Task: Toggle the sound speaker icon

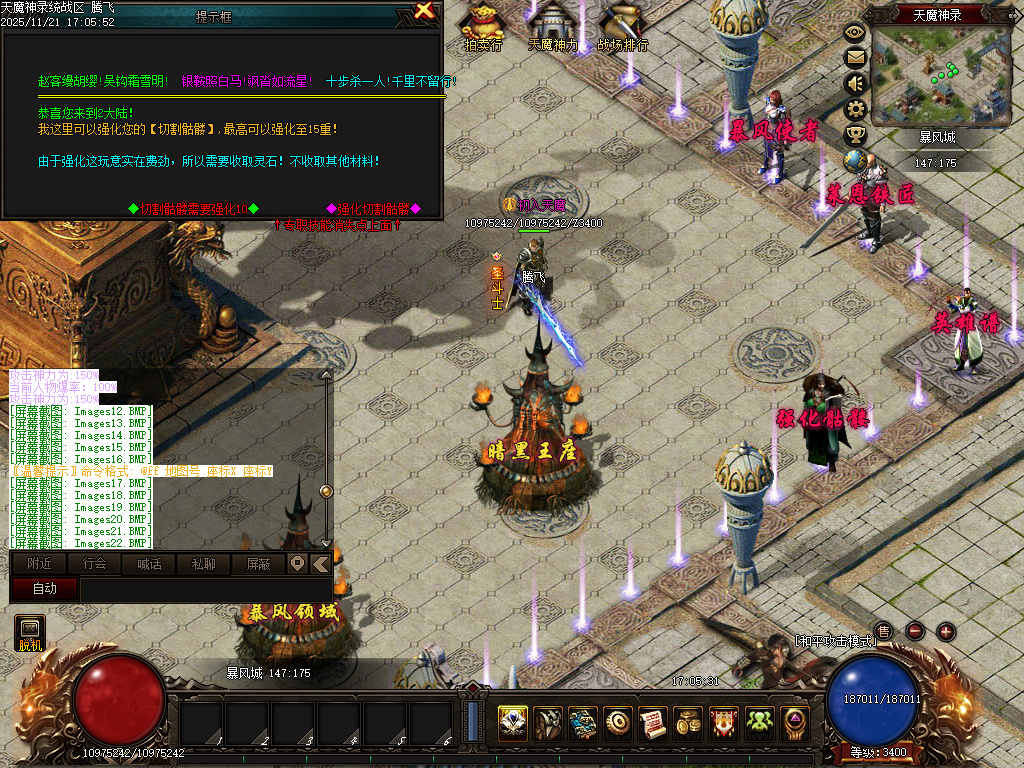Action: [x=855, y=83]
